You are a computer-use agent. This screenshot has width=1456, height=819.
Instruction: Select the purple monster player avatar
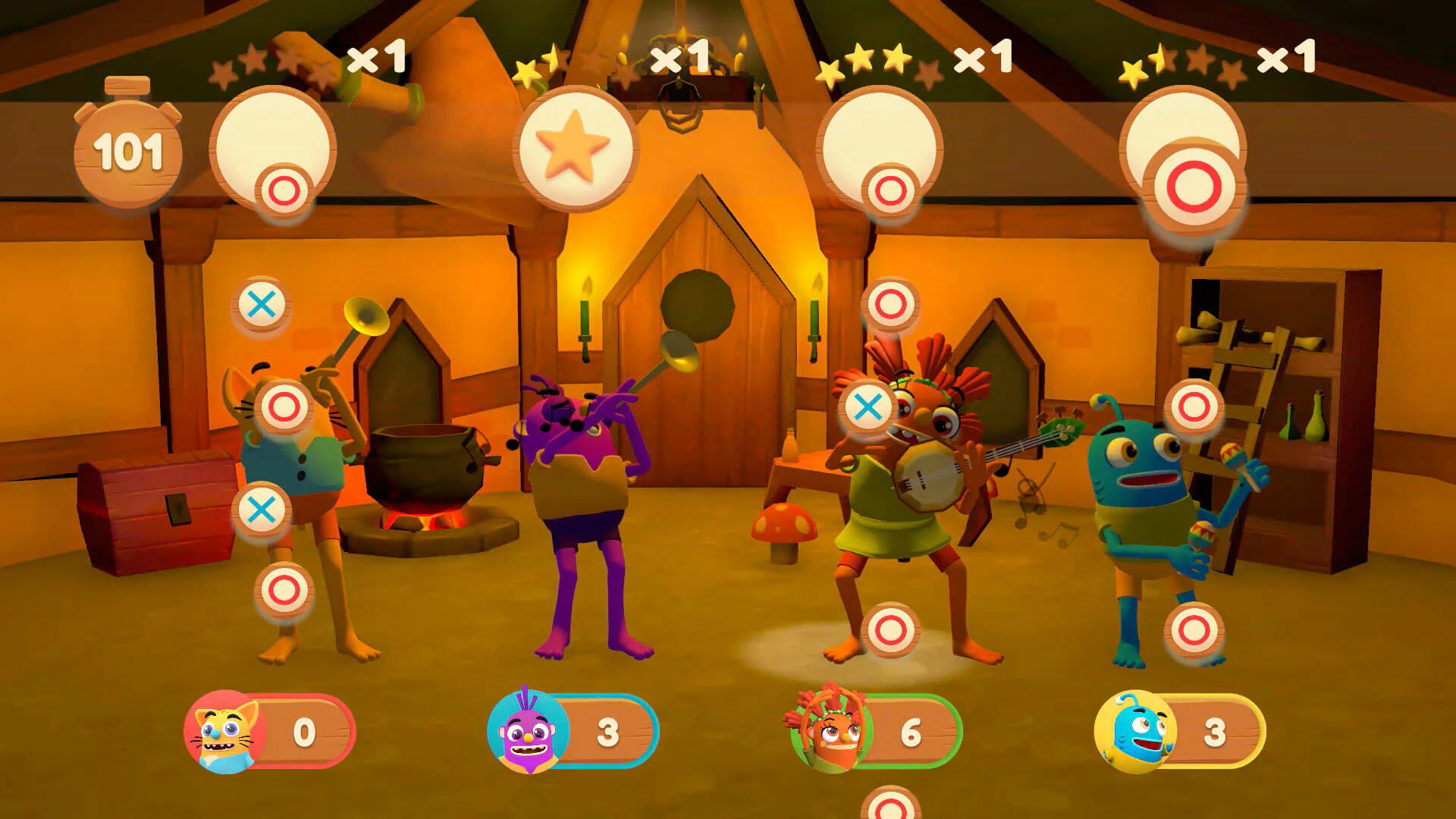click(523, 732)
